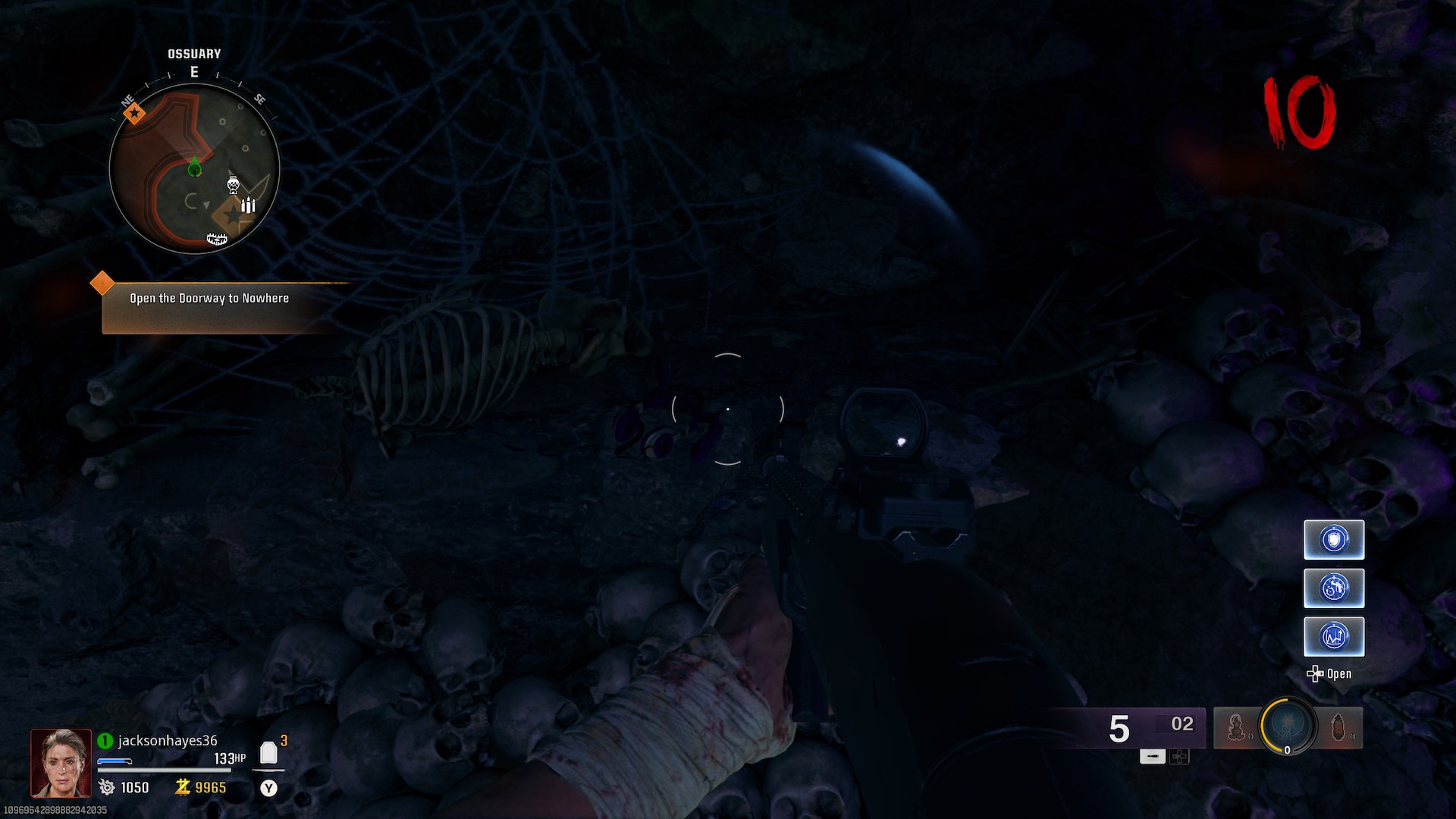Image resolution: width=1456 pixels, height=819 pixels.
Task: Click the salvage gear icon
Action: (x=107, y=787)
